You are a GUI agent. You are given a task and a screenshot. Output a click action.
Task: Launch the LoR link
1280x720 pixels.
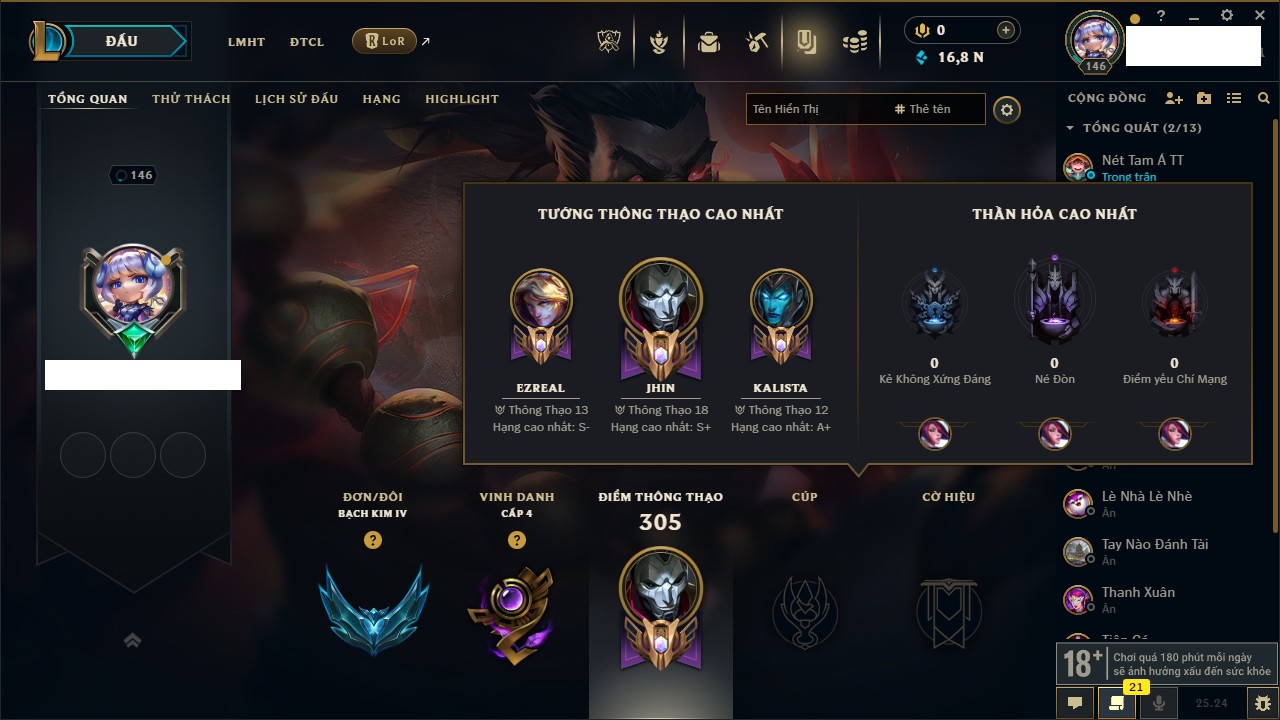coord(385,41)
